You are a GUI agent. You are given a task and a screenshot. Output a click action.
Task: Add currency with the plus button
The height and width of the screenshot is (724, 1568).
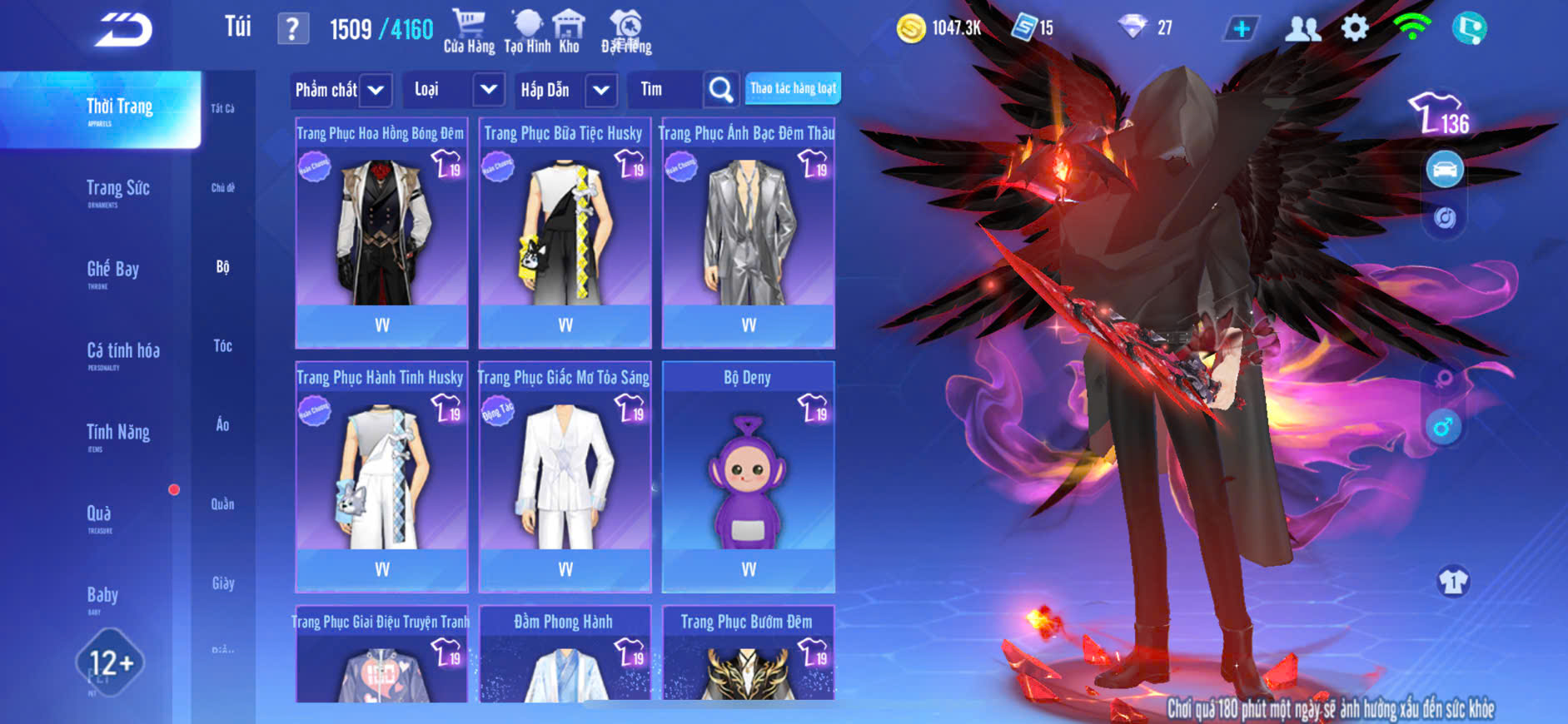(x=1242, y=28)
